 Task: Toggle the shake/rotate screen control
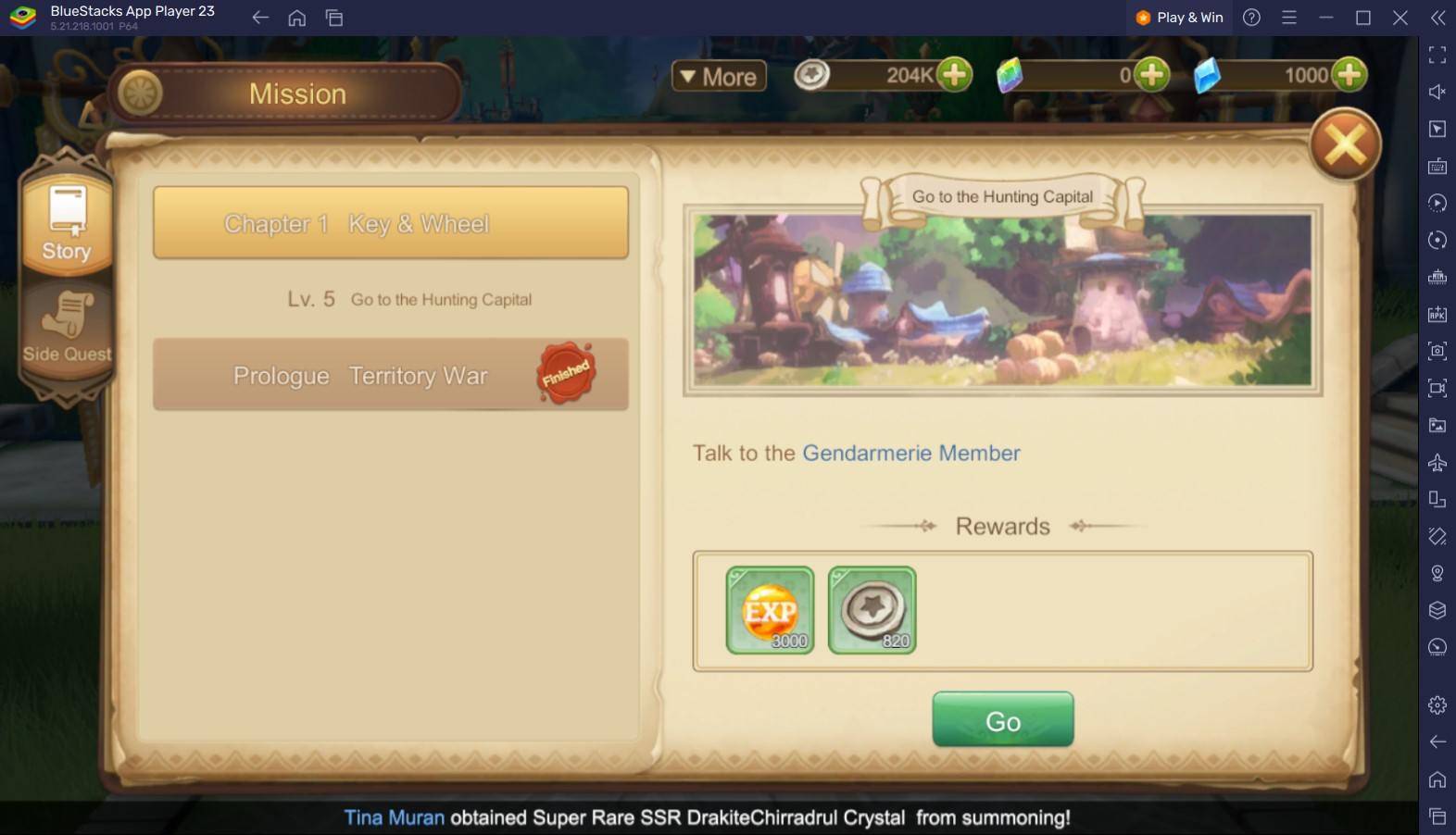tap(1437, 539)
